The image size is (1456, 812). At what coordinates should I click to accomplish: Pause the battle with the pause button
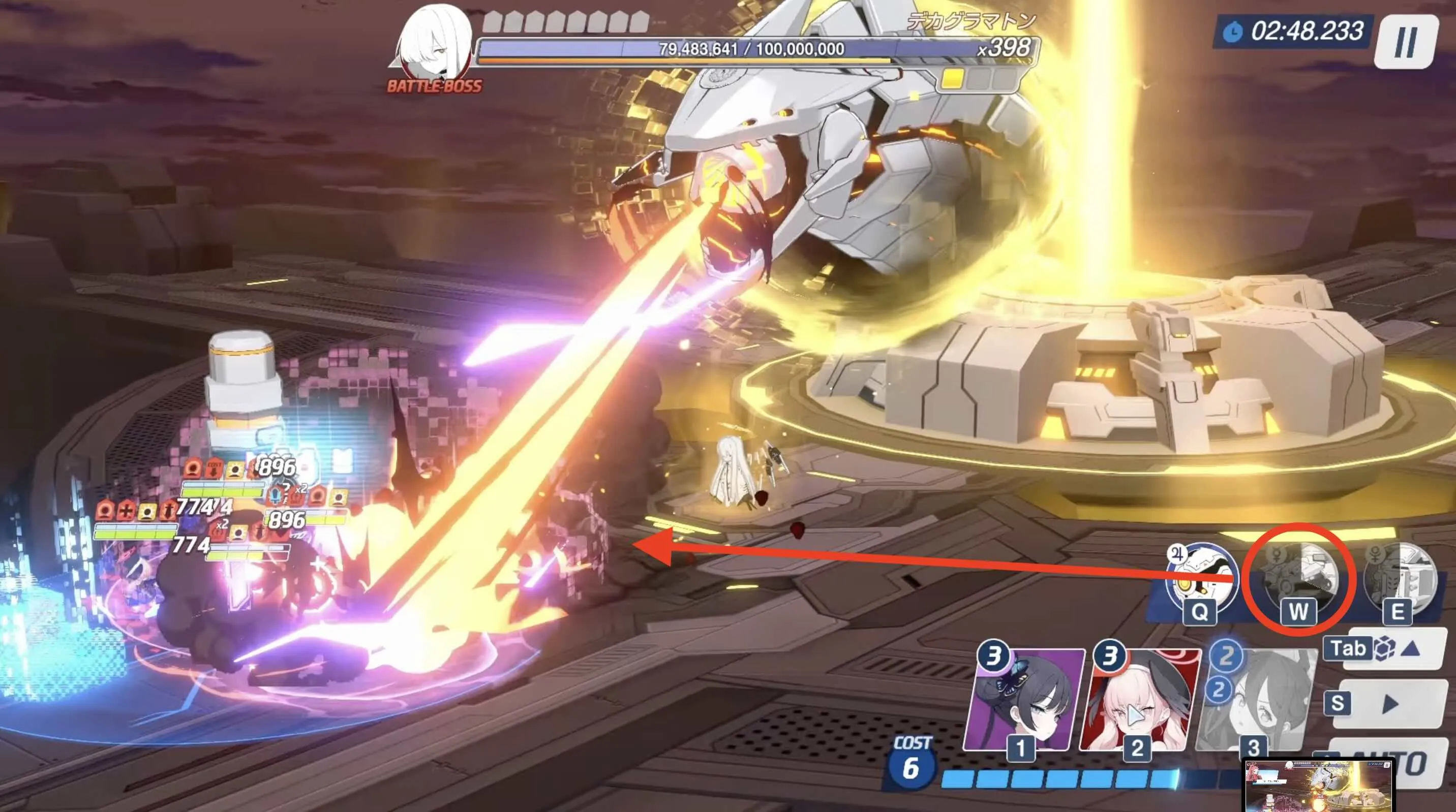1406,41
